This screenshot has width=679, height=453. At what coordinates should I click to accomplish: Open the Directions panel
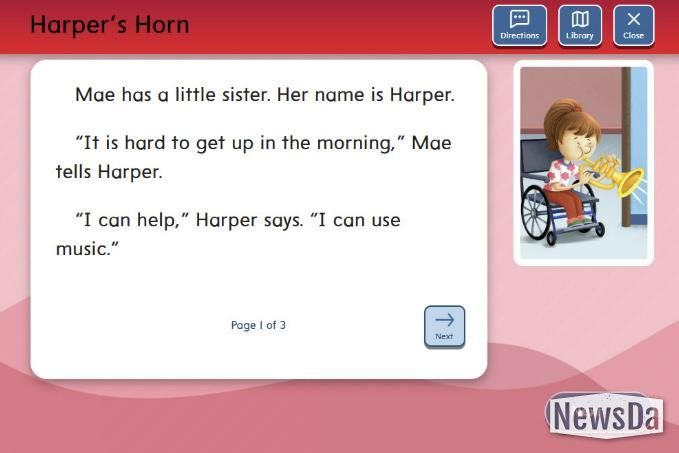[x=519, y=25]
